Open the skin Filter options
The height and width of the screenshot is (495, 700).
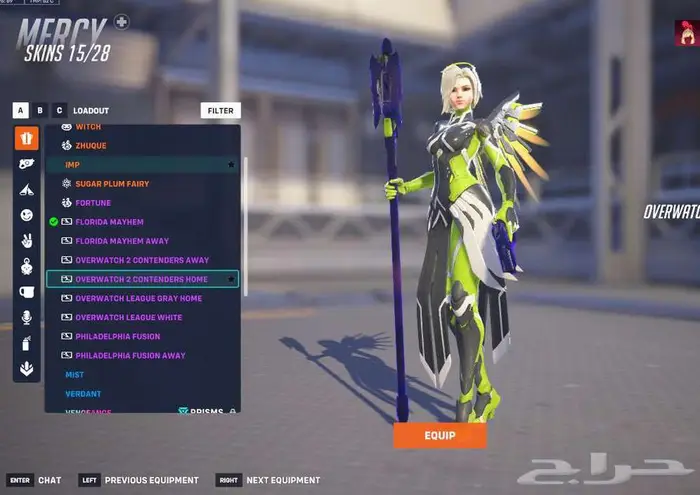click(220, 111)
